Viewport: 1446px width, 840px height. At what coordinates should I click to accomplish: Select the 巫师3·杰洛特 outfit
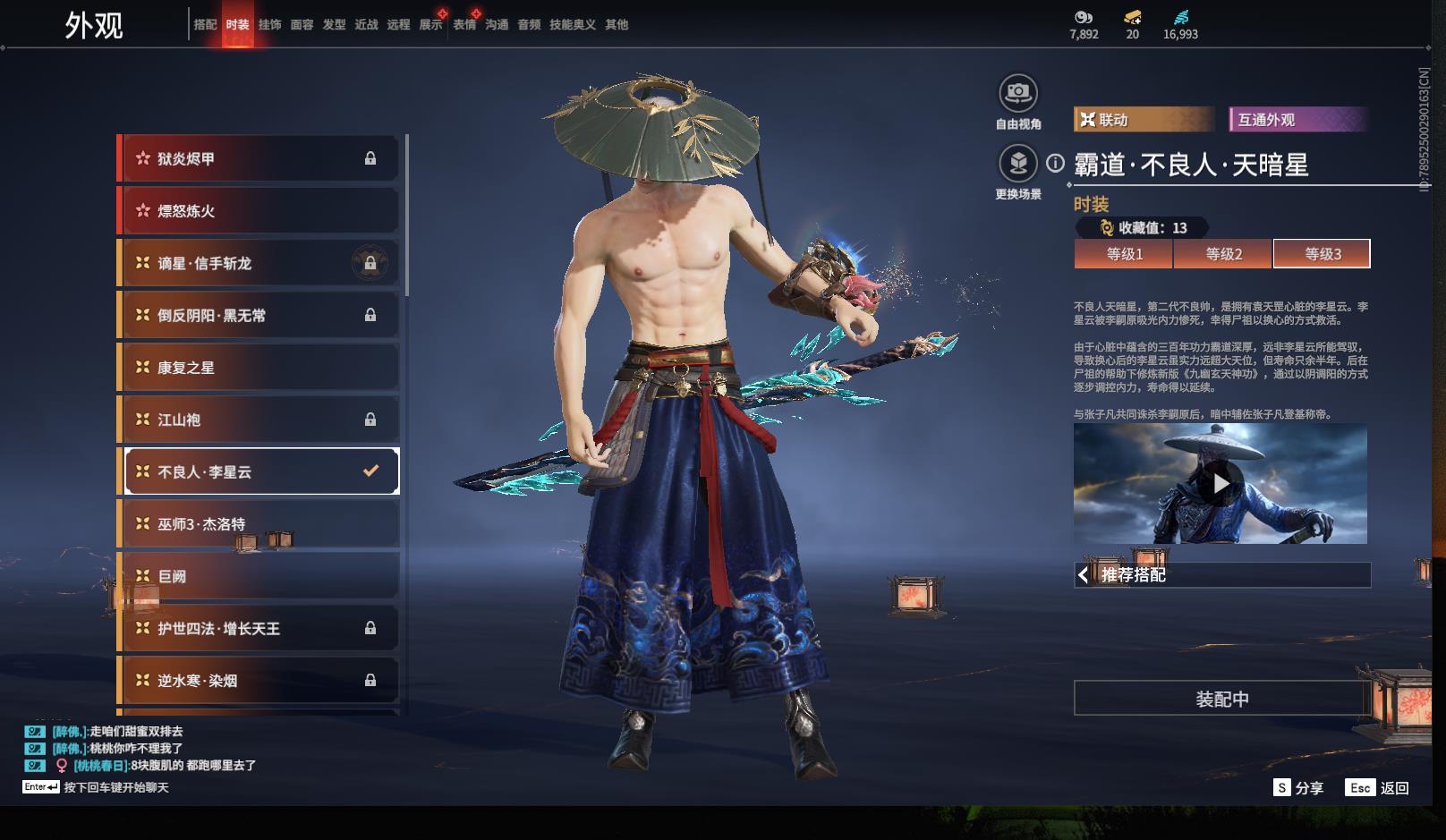(259, 524)
